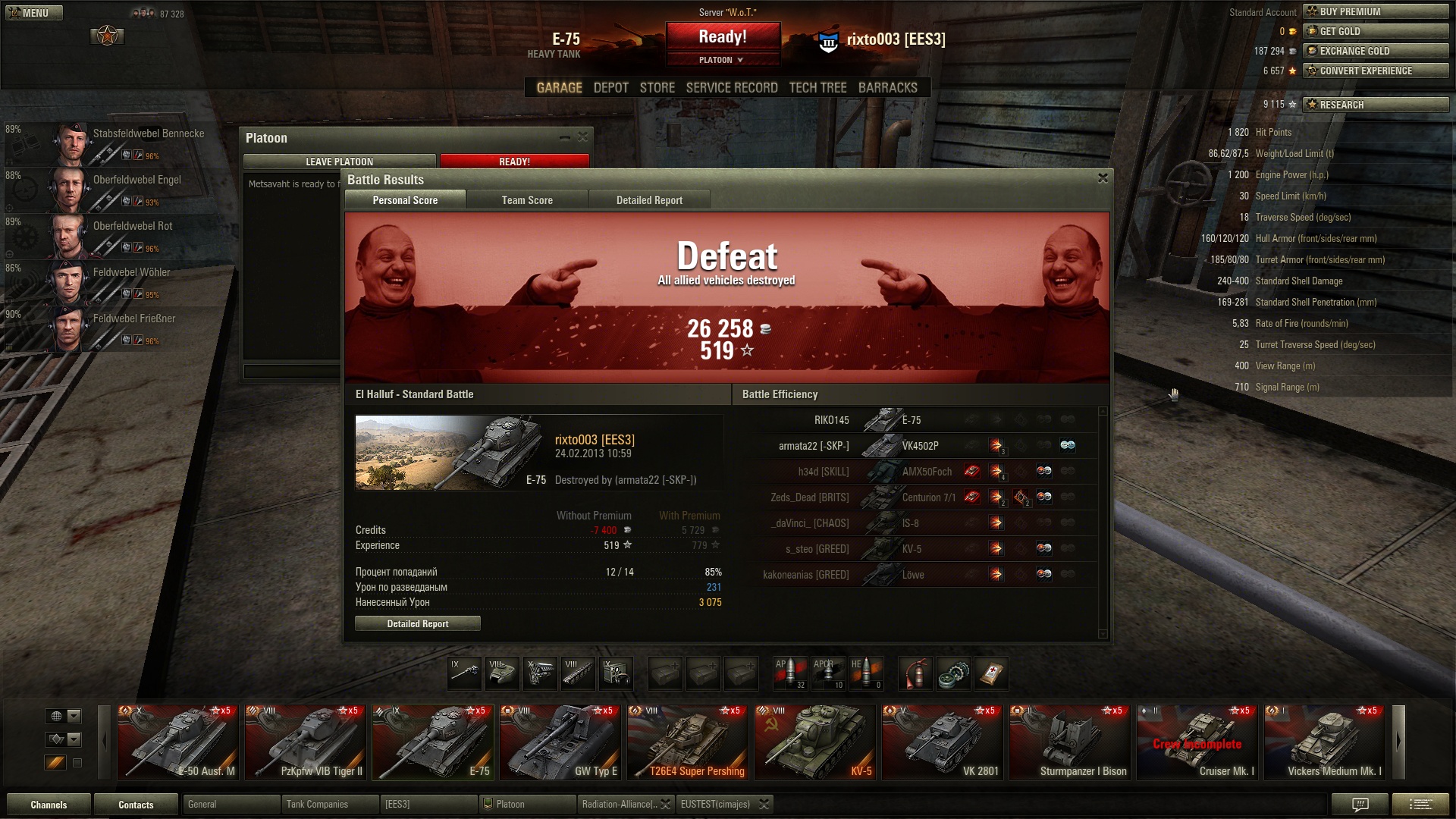Viewport: 1456px width, 819px height.
Task: Open the Store section
Action: 657,88
